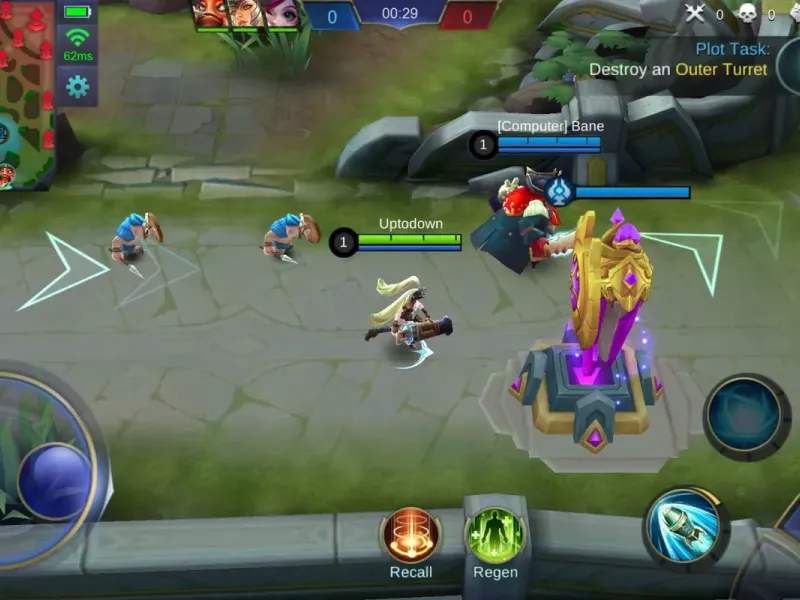Fire the rocket missile skill
Viewport: 800px width, 600px height.
point(685,528)
